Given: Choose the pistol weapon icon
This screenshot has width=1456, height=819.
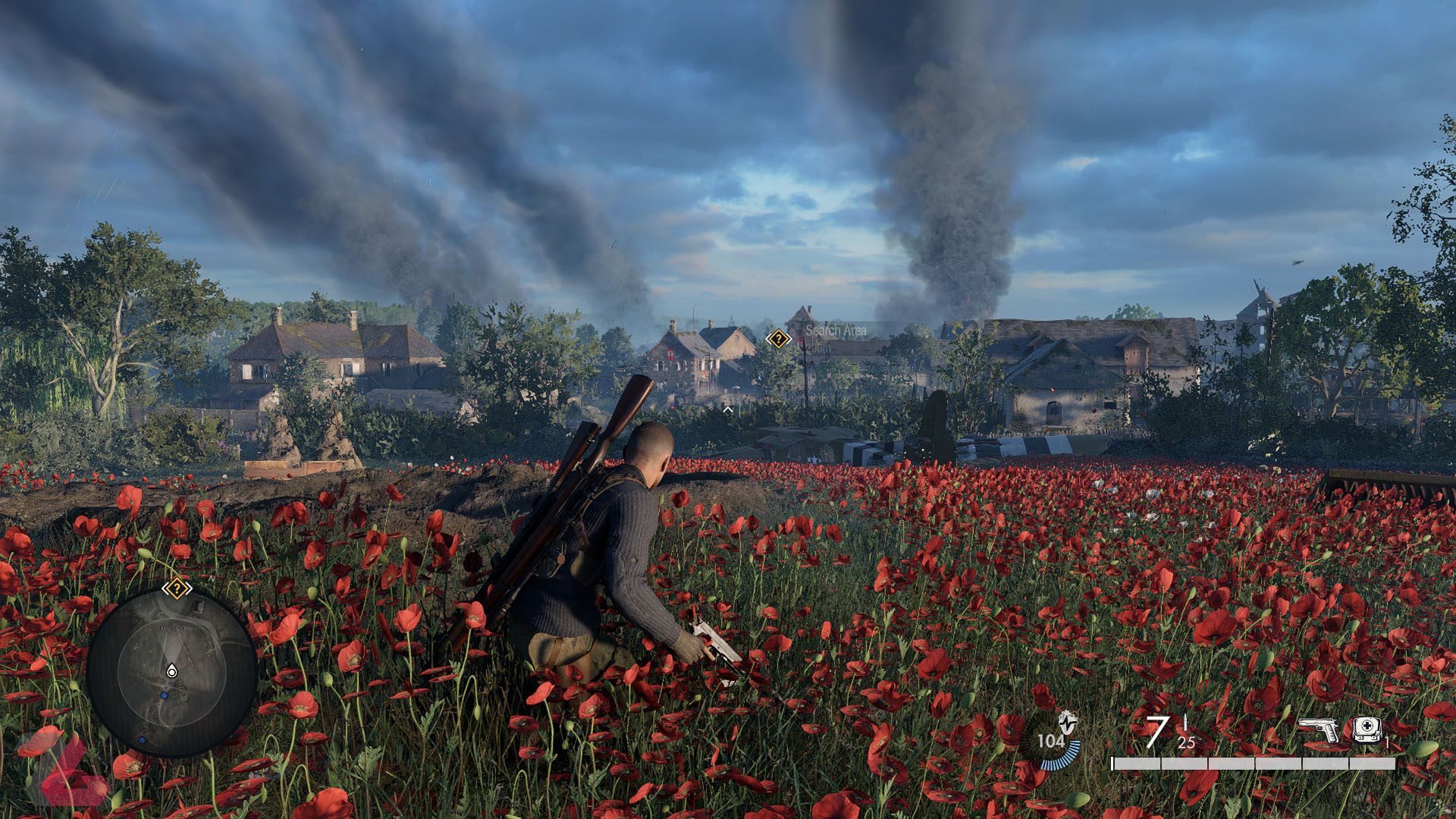Looking at the screenshot, I should coord(1320,730).
